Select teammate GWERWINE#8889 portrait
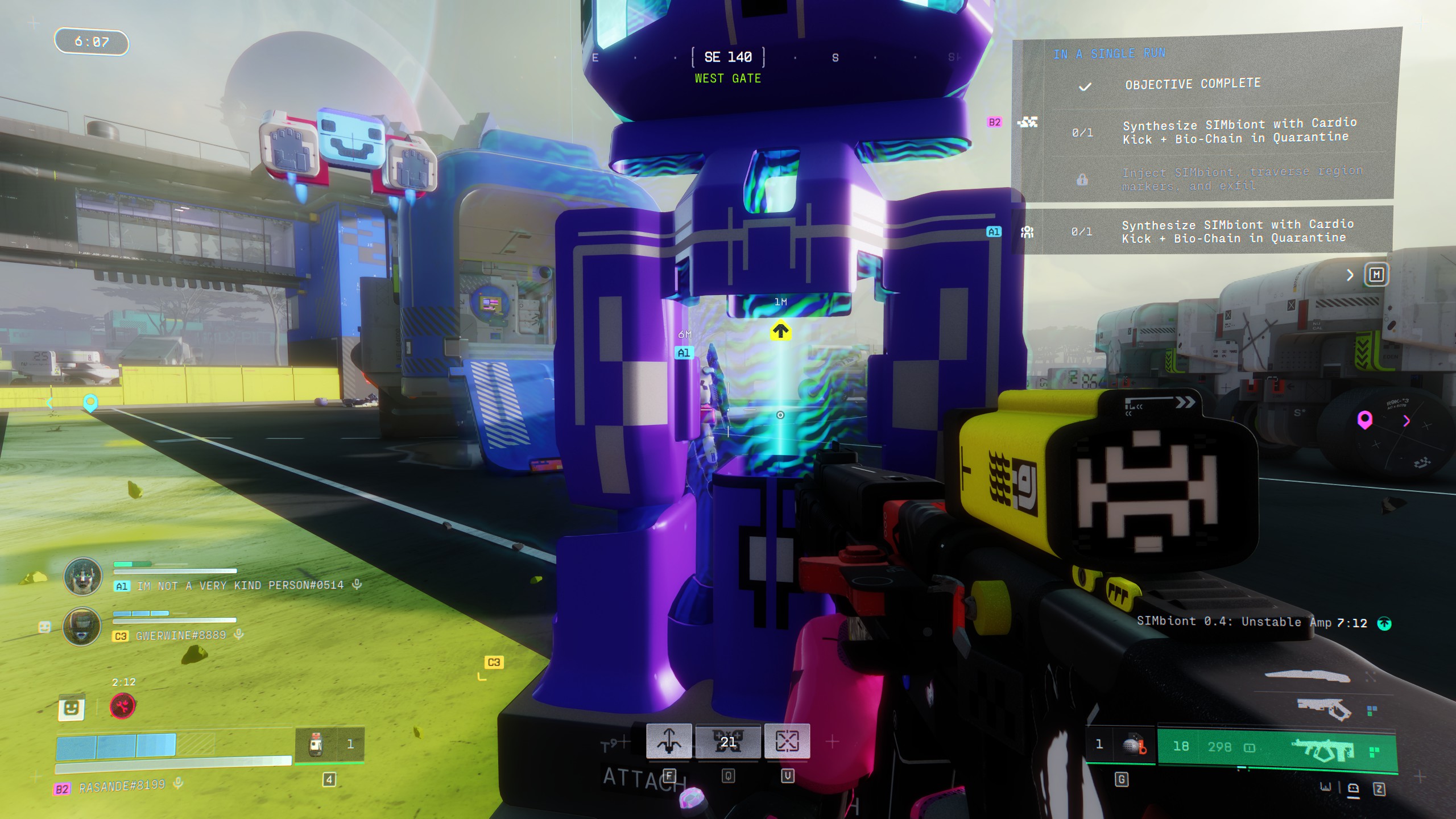Viewport: 1456px width, 819px height. pyautogui.click(x=82, y=626)
